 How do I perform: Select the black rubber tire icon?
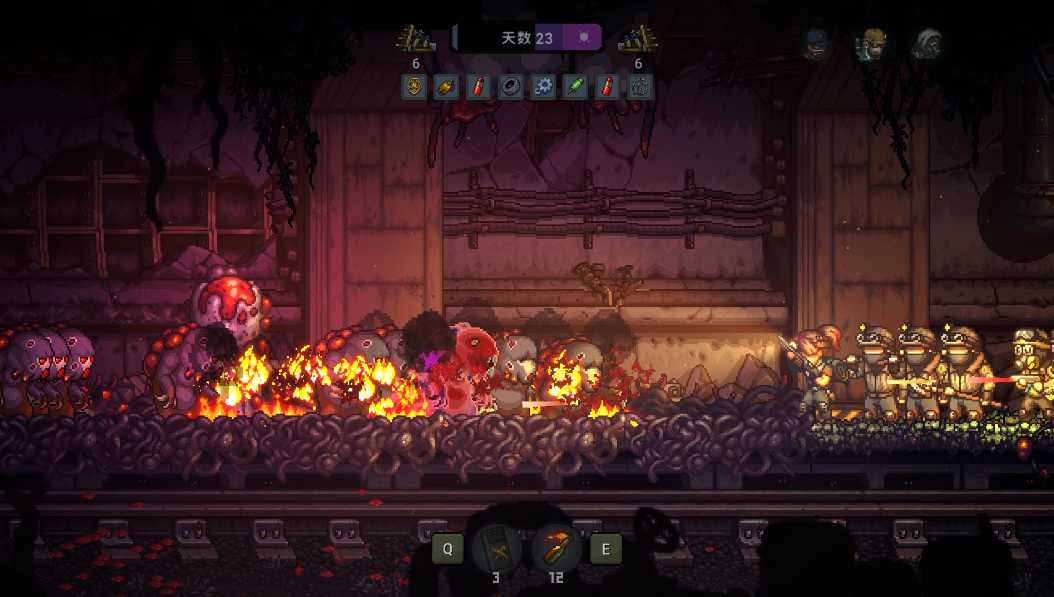tap(510, 87)
